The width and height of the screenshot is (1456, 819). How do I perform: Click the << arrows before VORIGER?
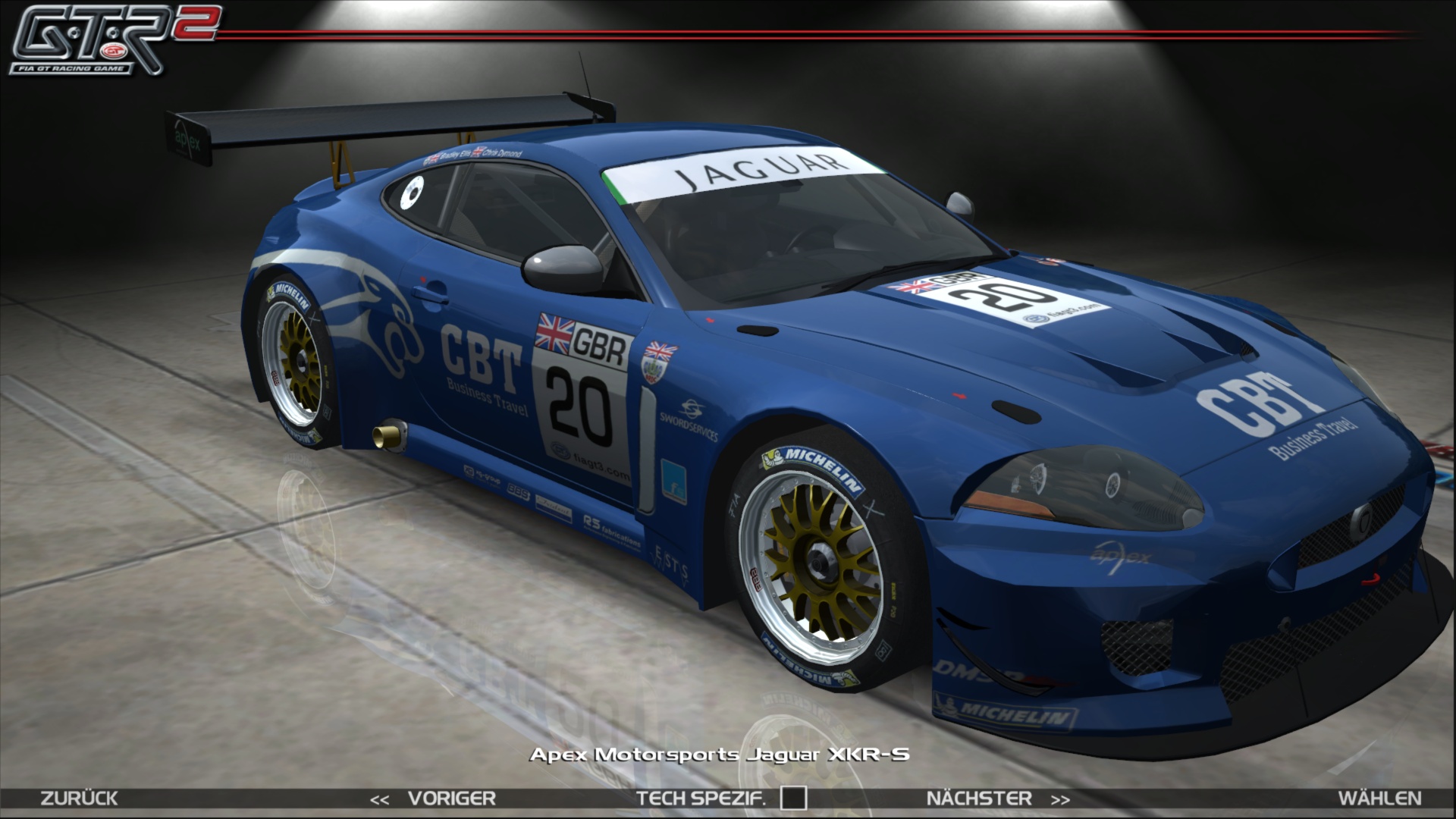379,799
